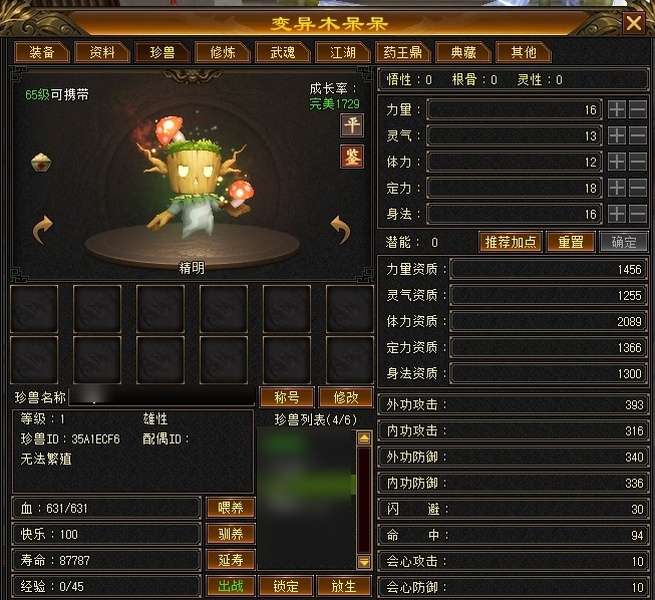The height and width of the screenshot is (600, 655).
Task: Open pet title with 称号 button
Action: [x=286, y=397]
